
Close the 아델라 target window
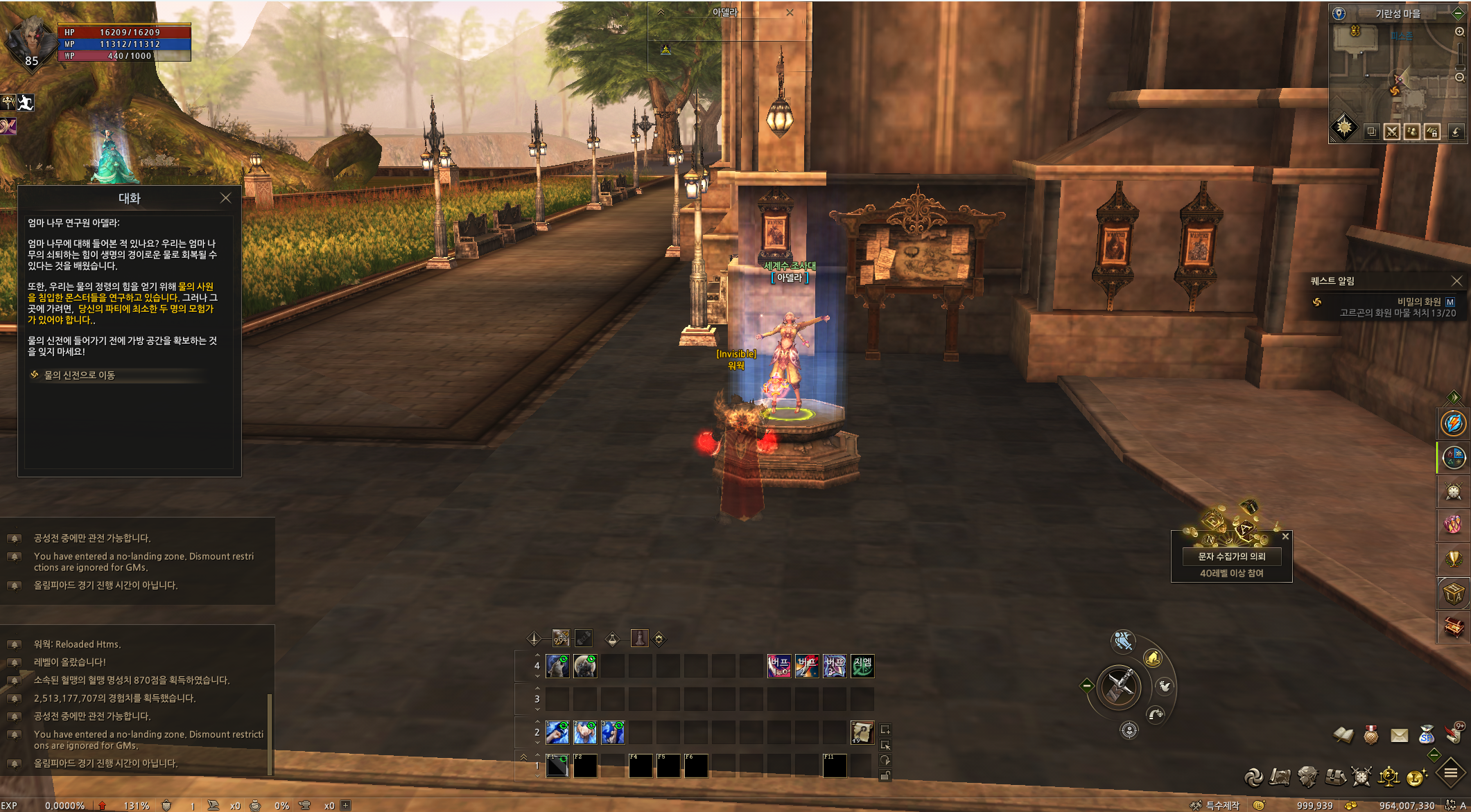pos(790,12)
